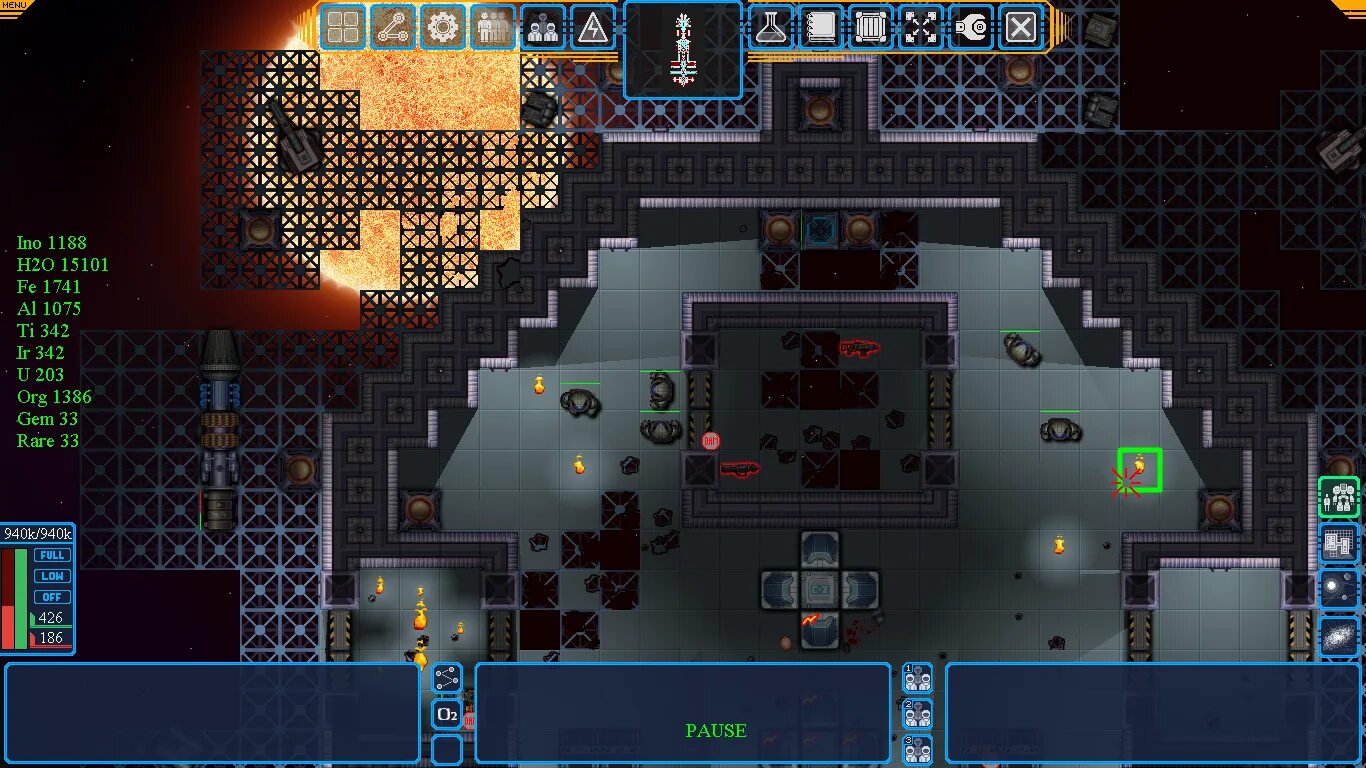The height and width of the screenshot is (768, 1366).
Task: Click the X cancel button in toolbar
Action: (x=1020, y=27)
